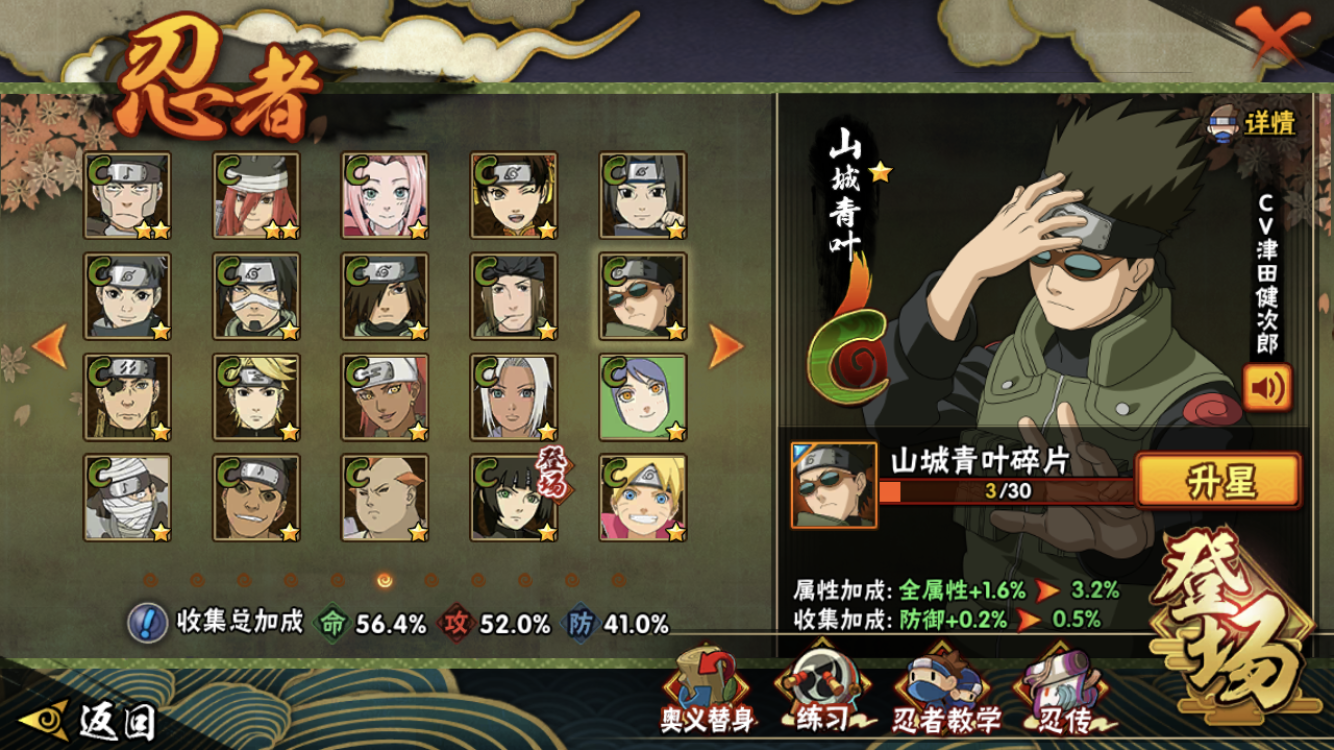Choose the eyepatch ninja portrait
The image size is (1334, 750).
click(127, 397)
